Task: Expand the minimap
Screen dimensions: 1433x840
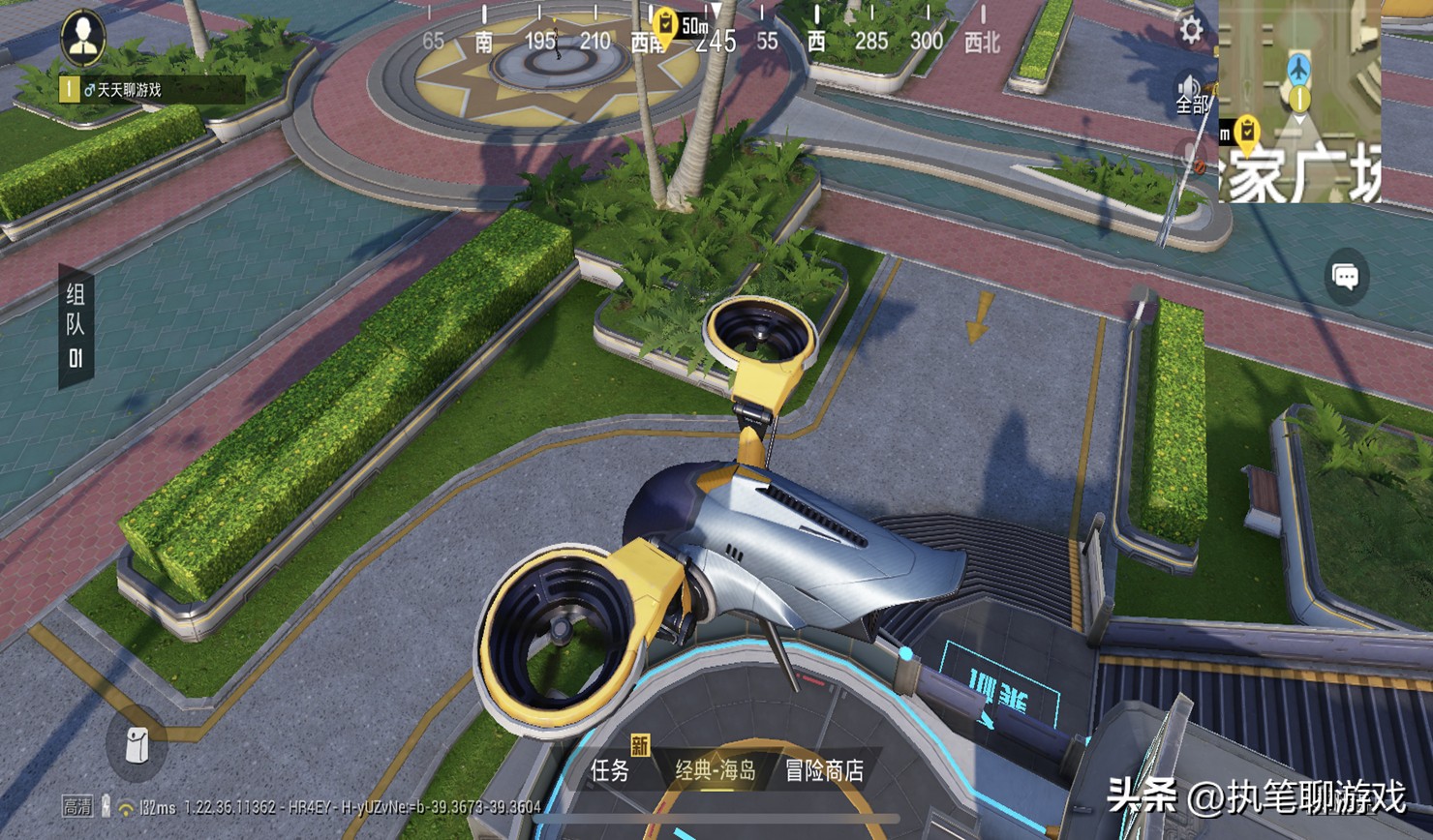Action: click(1299, 102)
